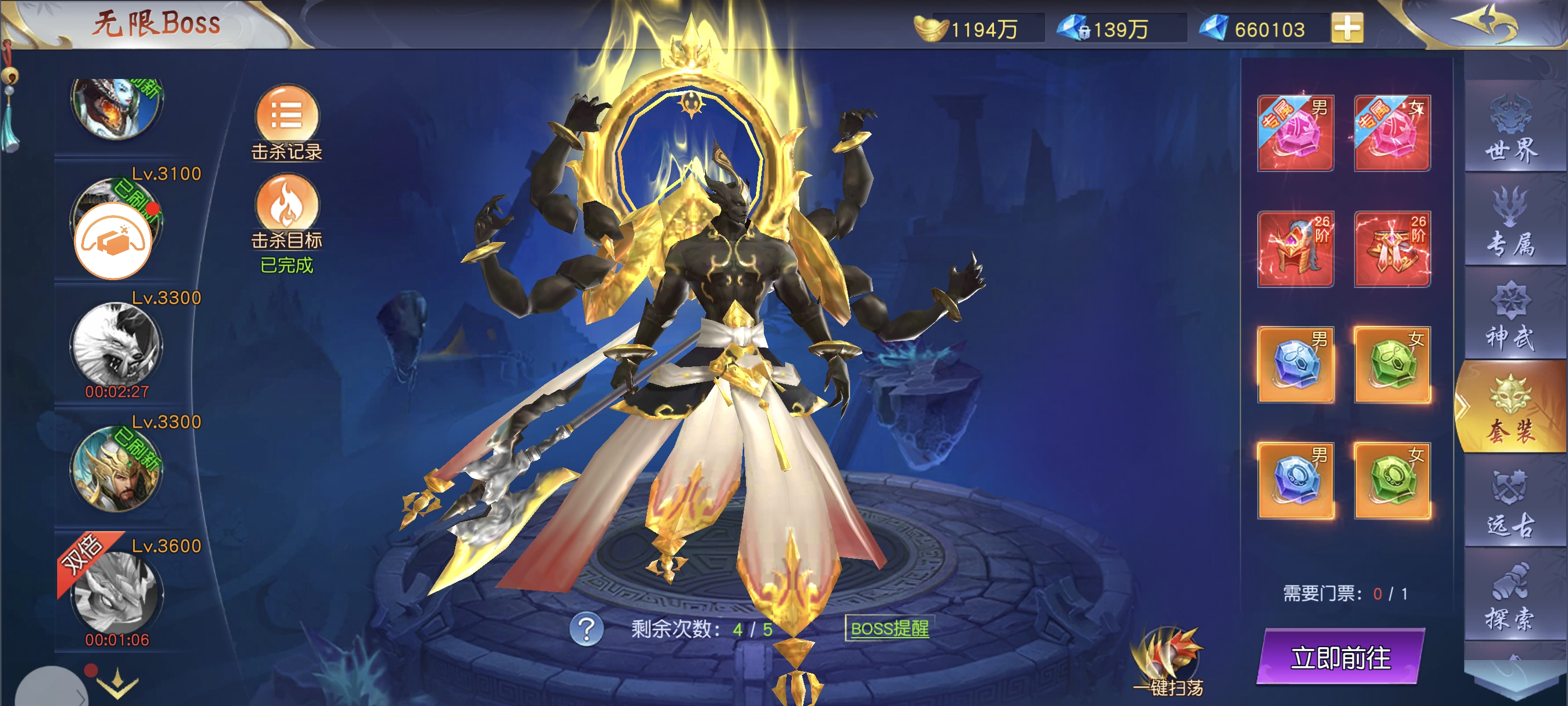The height and width of the screenshot is (706, 1568).
Task: Click the 立即前往 go now button
Action: [x=1340, y=657]
